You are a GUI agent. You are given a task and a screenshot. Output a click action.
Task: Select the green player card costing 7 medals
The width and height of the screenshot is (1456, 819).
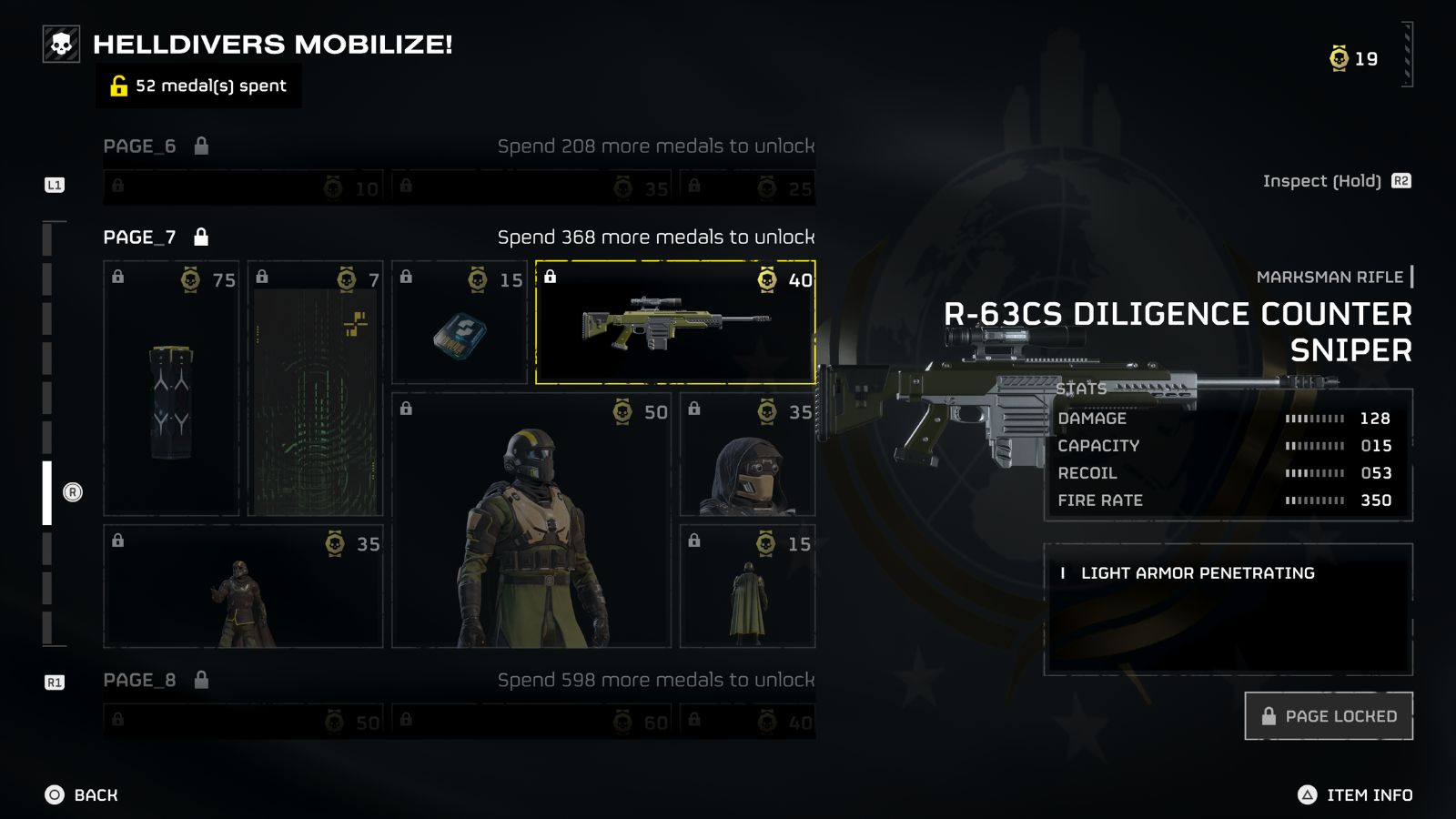[315, 389]
